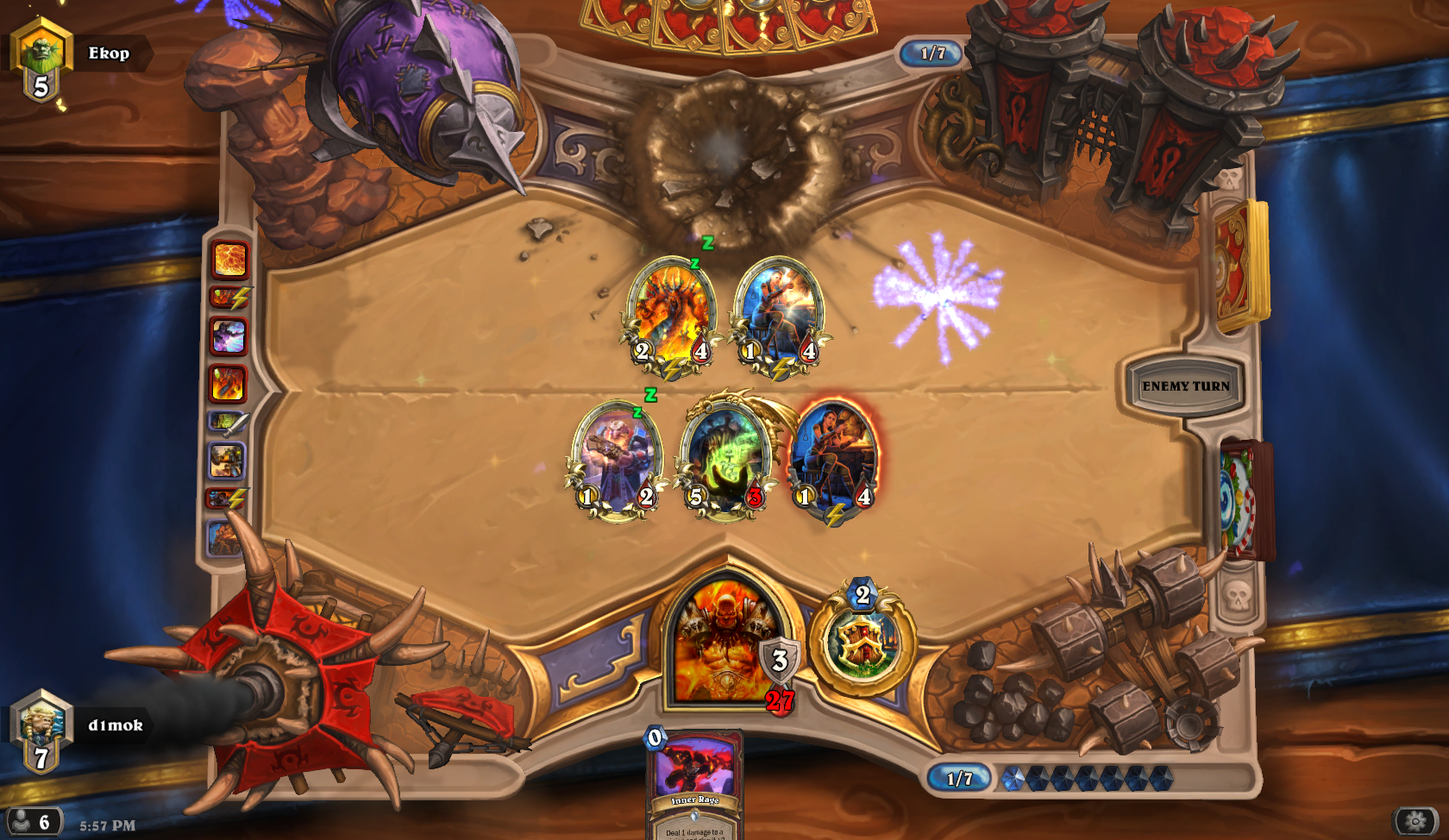Select the warrior hero portrait
1449x840 pixels.
725,643
